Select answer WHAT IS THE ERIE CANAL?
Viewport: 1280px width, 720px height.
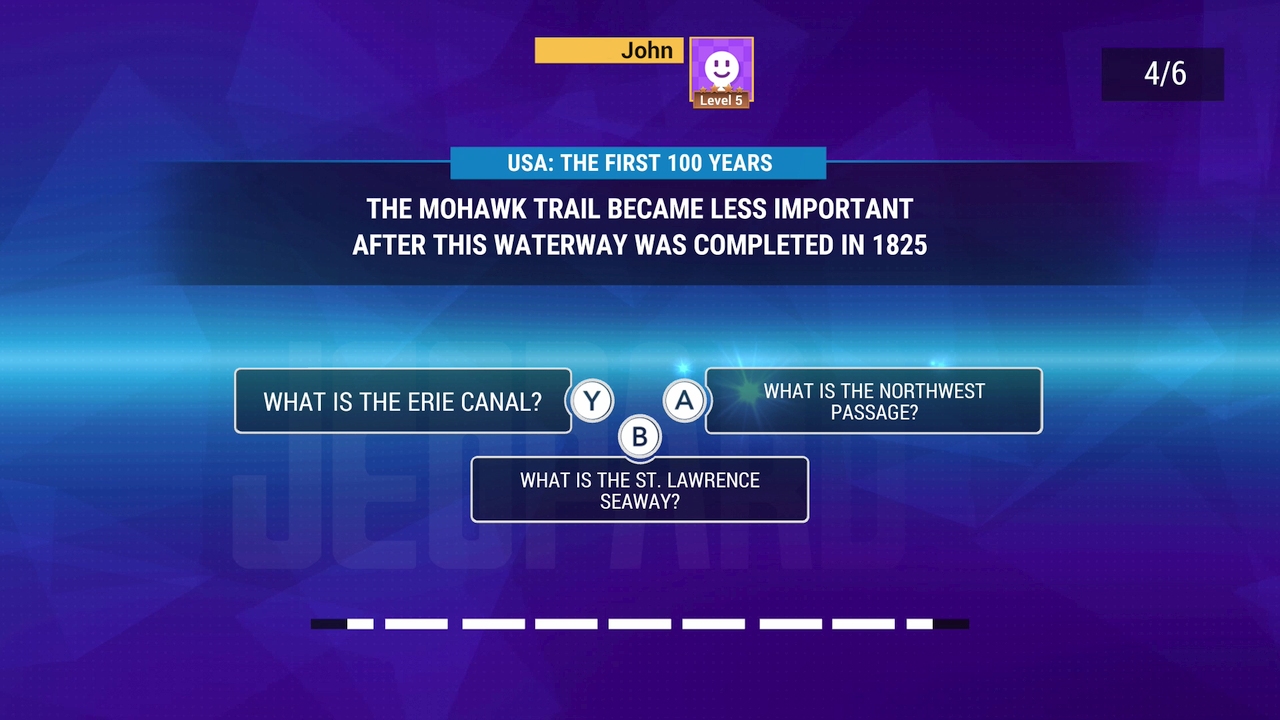click(x=403, y=400)
